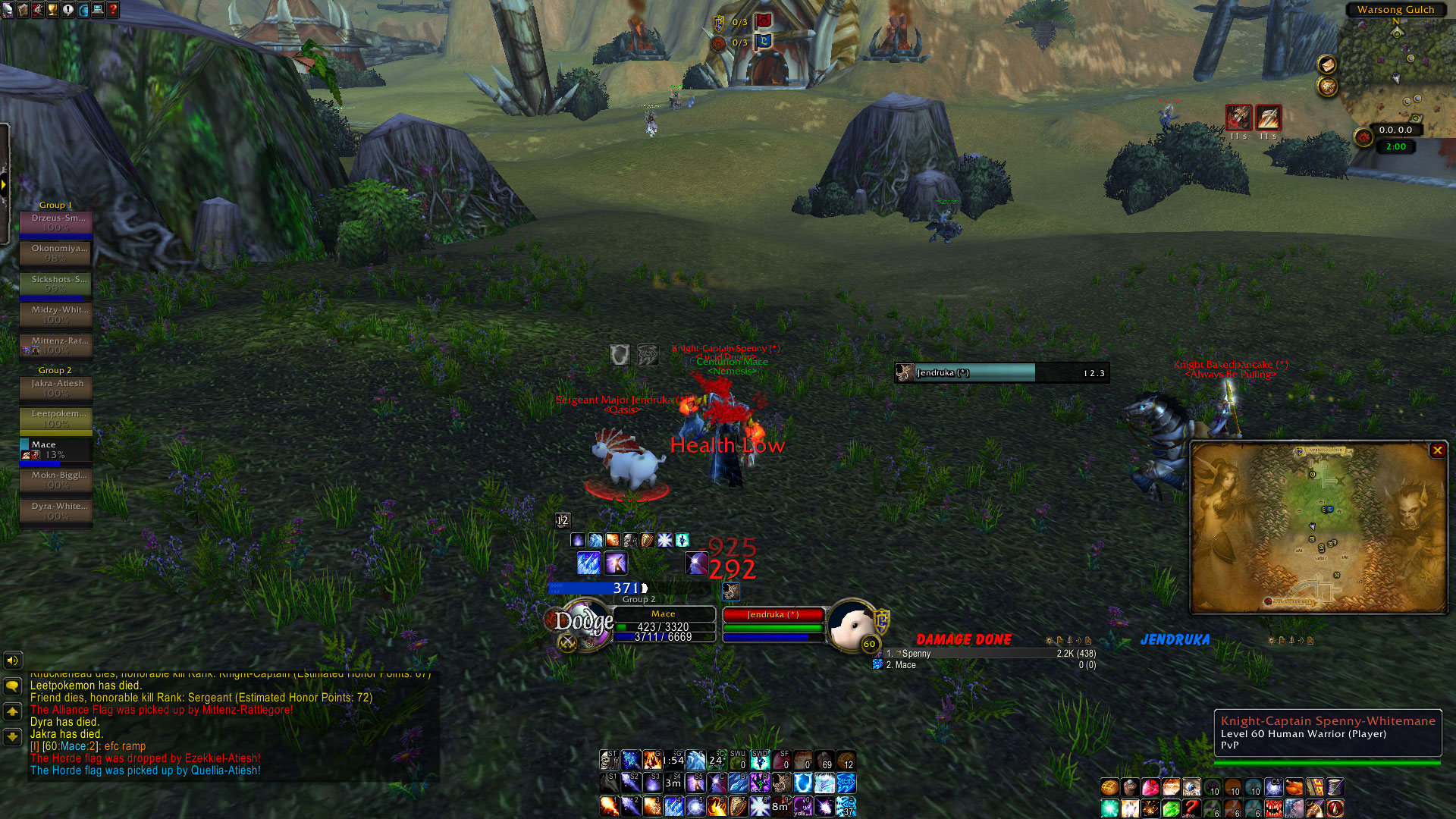
Task: Activate the skull icon marked ST
Action: tap(609, 759)
